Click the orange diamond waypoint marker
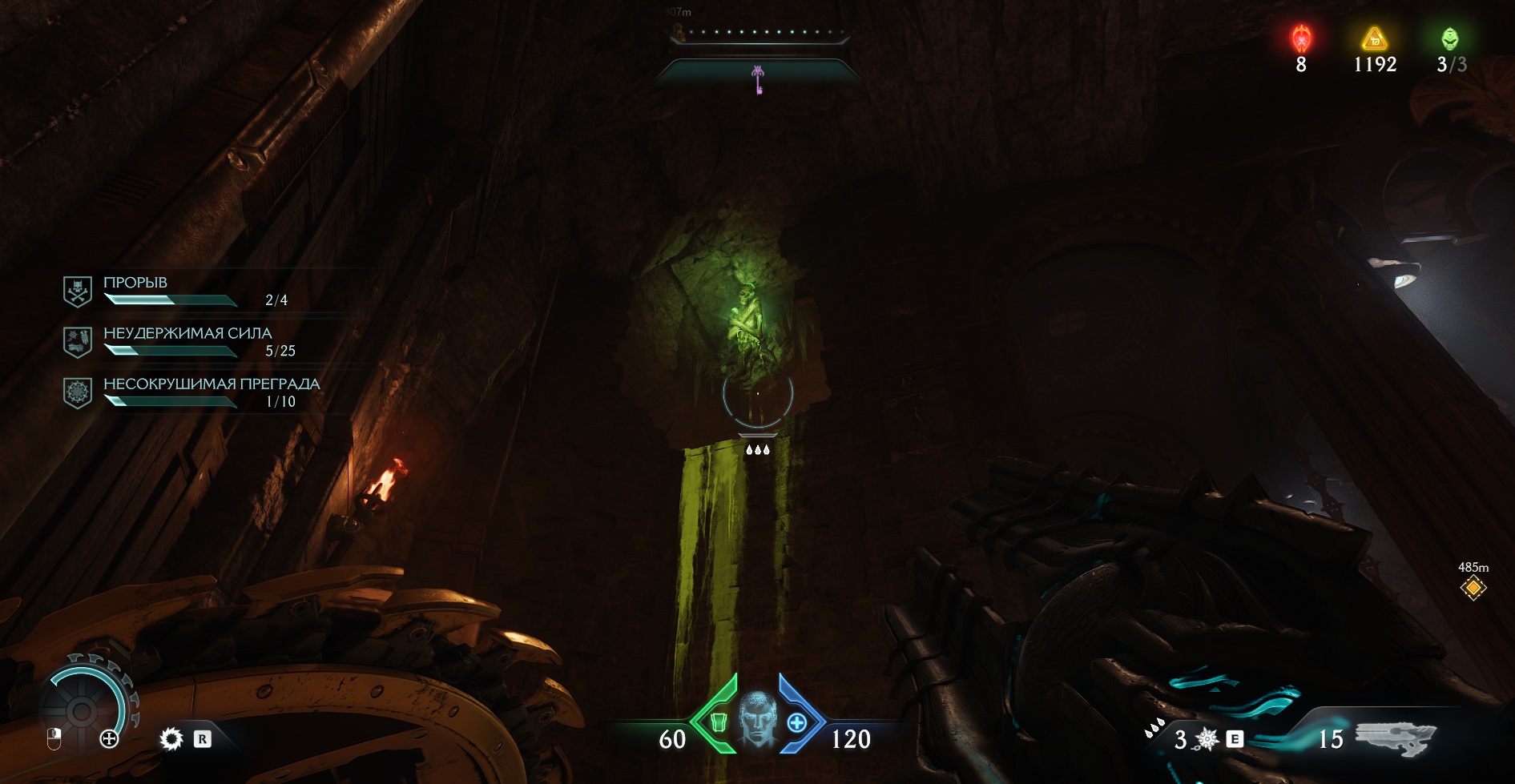This screenshot has width=1515, height=784. pos(1473,589)
